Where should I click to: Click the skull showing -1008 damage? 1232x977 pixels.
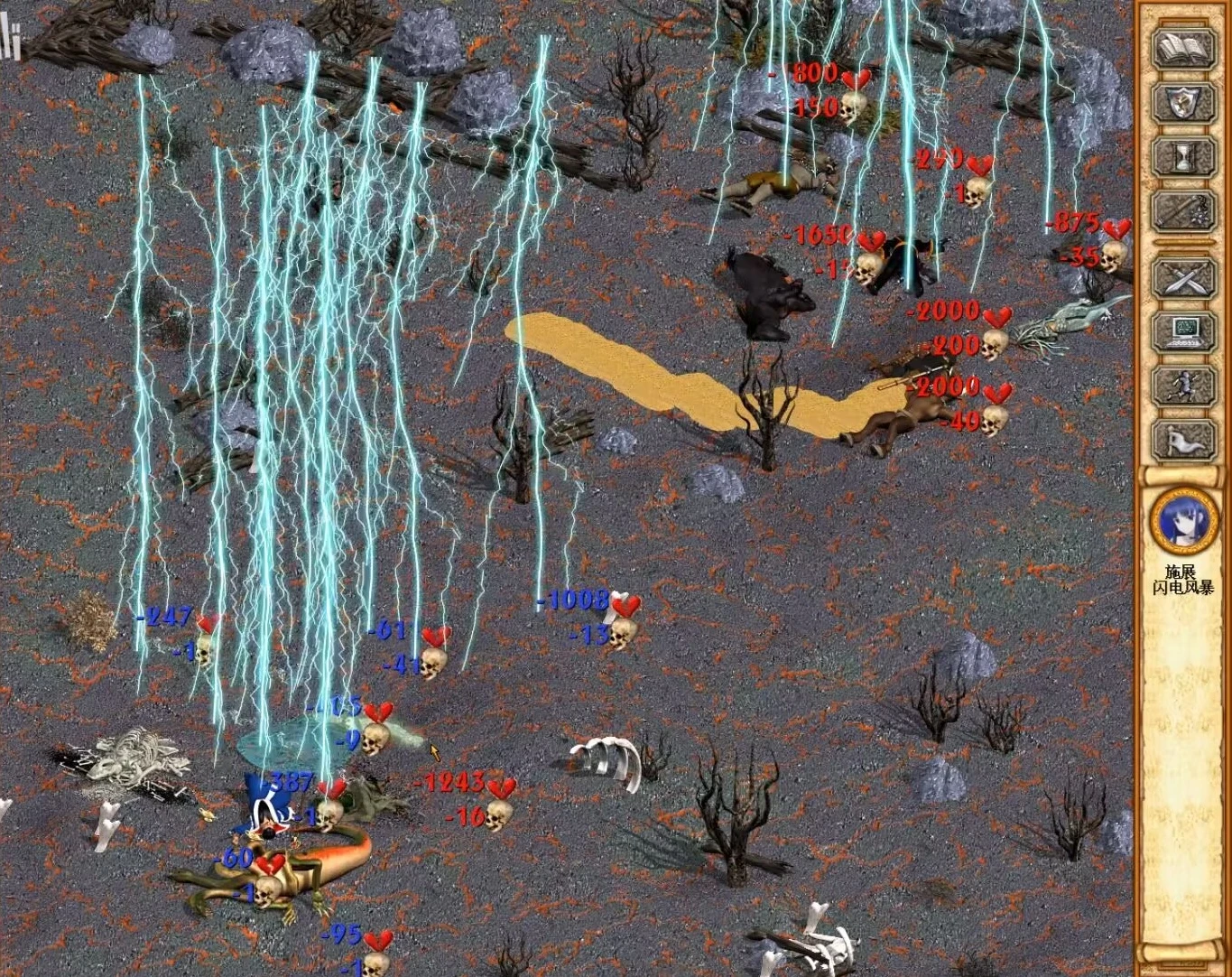point(623,632)
